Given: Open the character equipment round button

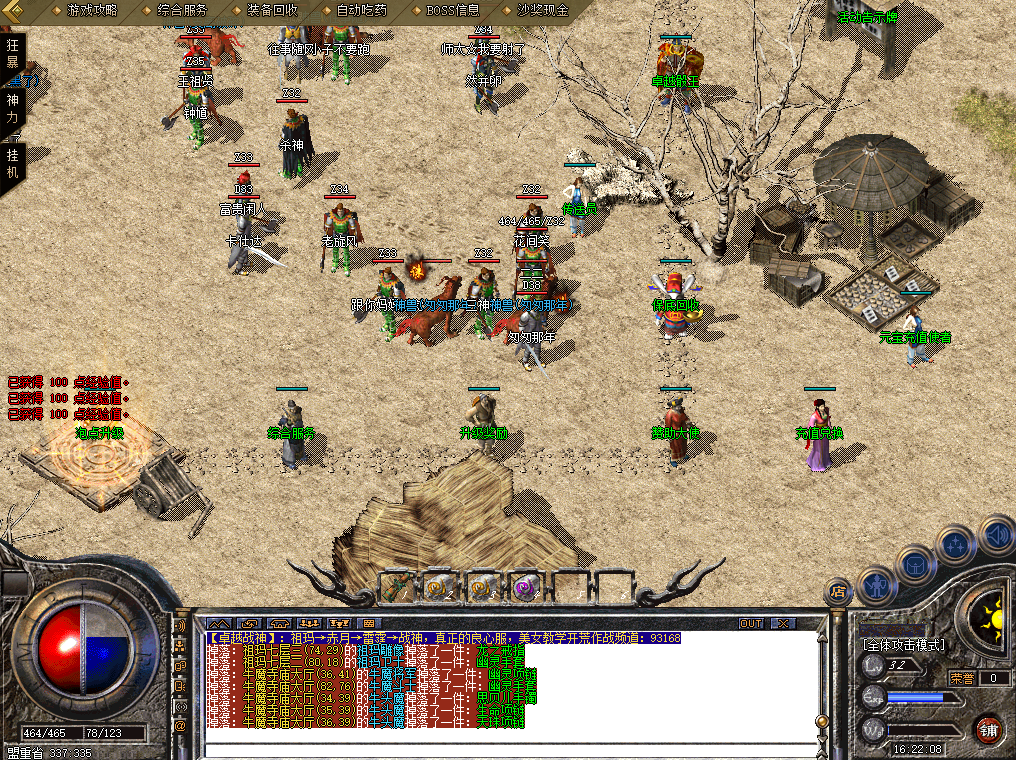Looking at the screenshot, I should click(877, 586).
